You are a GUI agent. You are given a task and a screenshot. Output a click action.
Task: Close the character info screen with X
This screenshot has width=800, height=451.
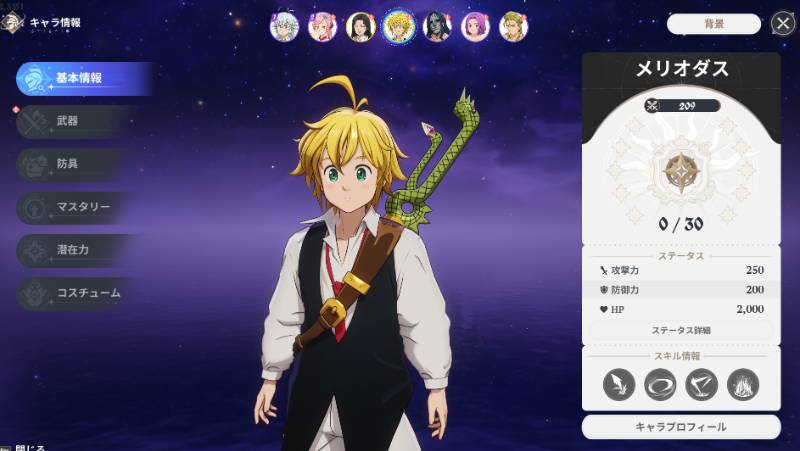click(x=783, y=23)
